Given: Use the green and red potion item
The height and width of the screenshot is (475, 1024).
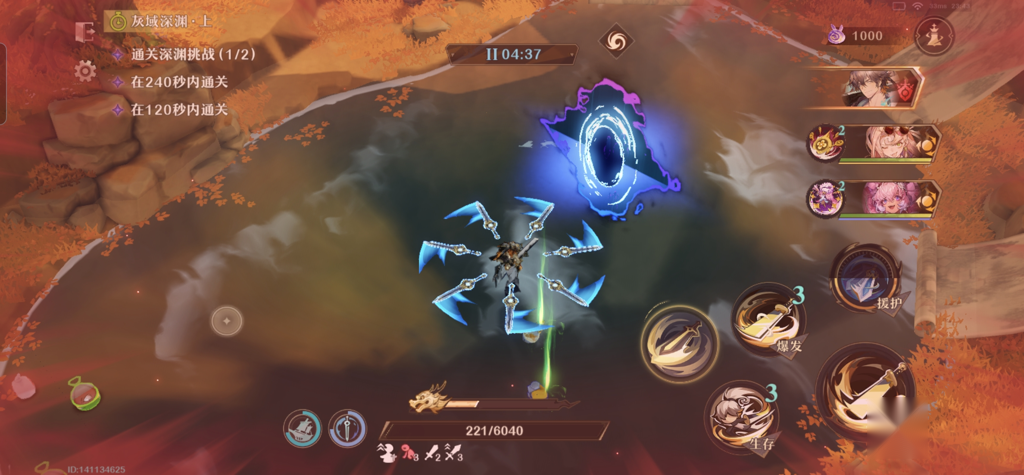Looking at the screenshot, I should 84,393.
